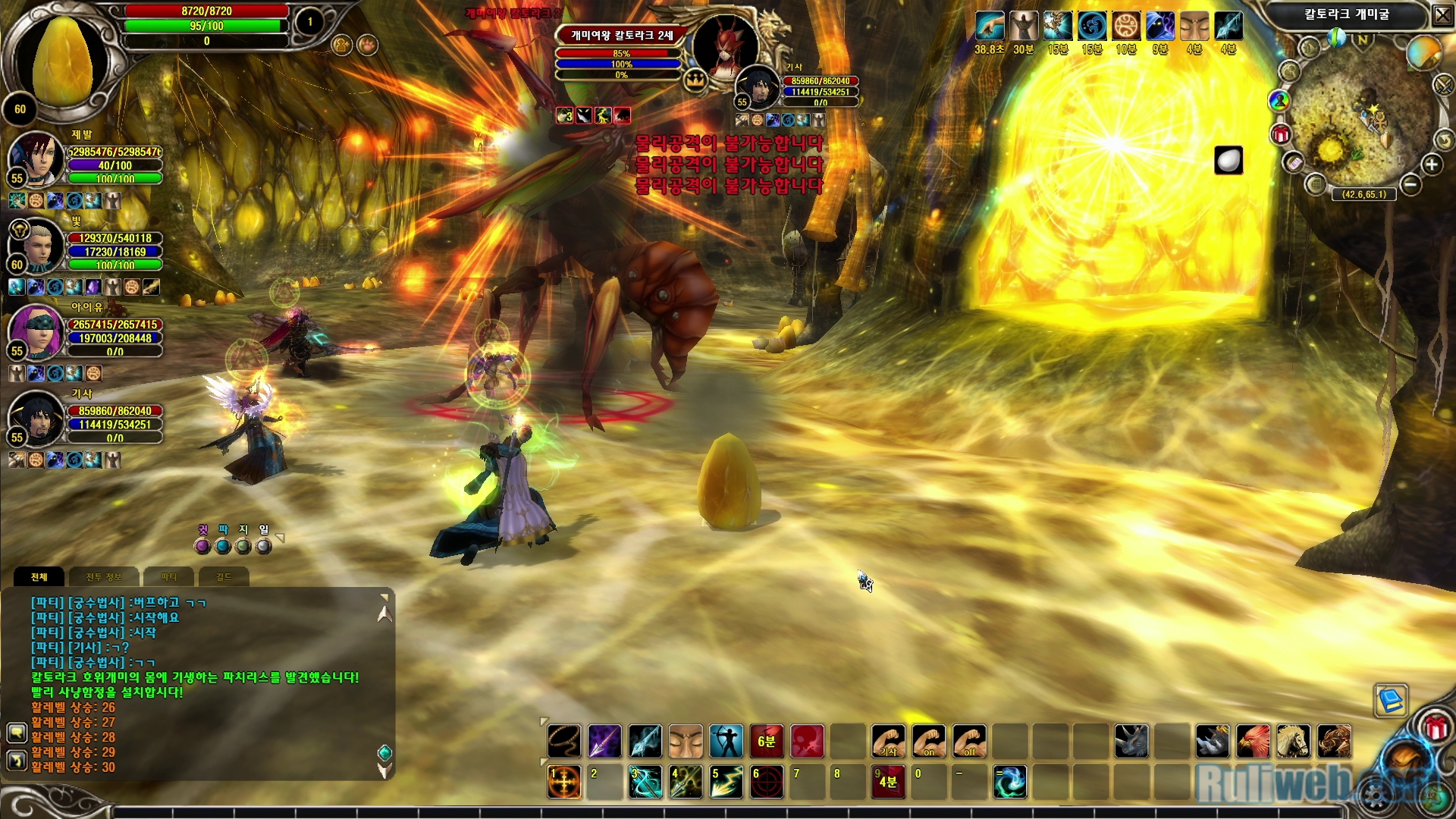
Task: Use the lightning arrow skill in slot 5
Action: pos(726,782)
